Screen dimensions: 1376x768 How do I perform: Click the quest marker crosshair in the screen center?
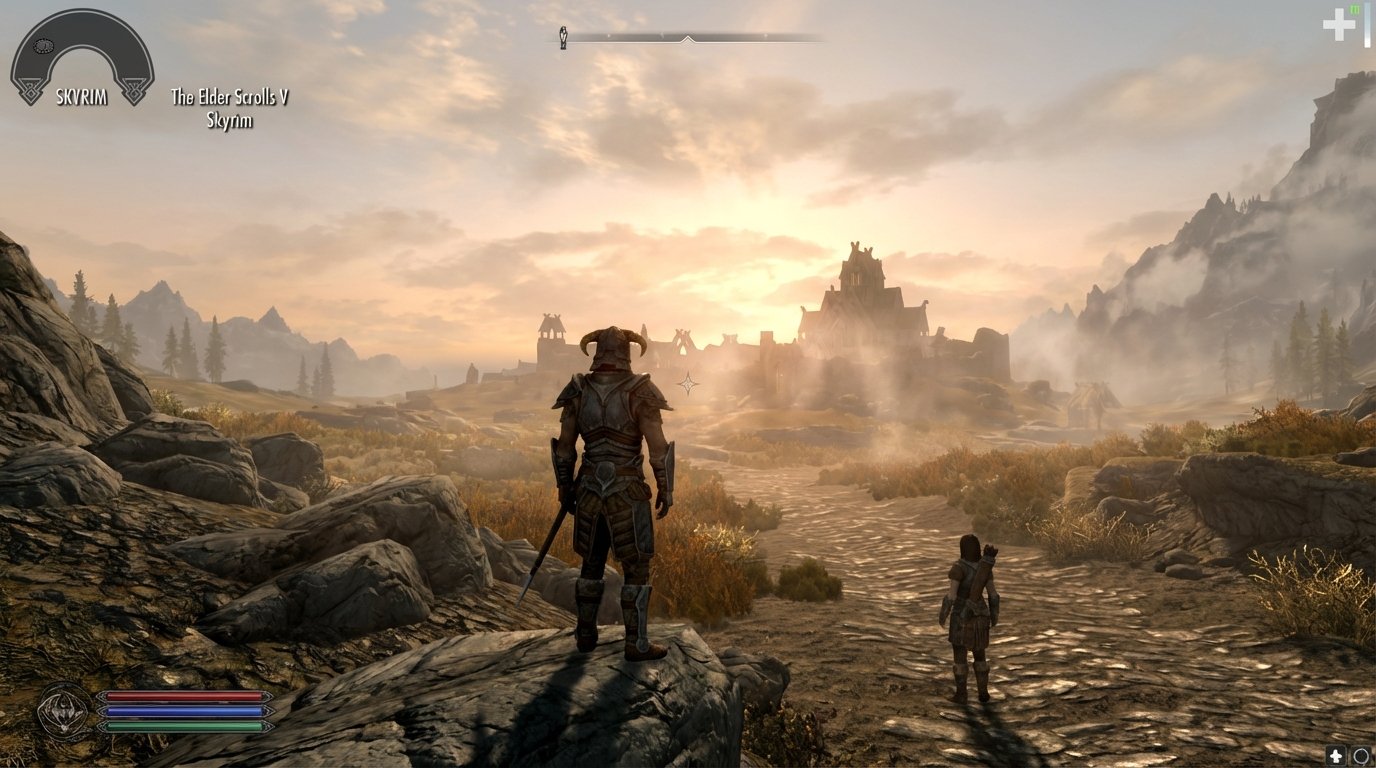pyautogui.click(x=688, y=383)
